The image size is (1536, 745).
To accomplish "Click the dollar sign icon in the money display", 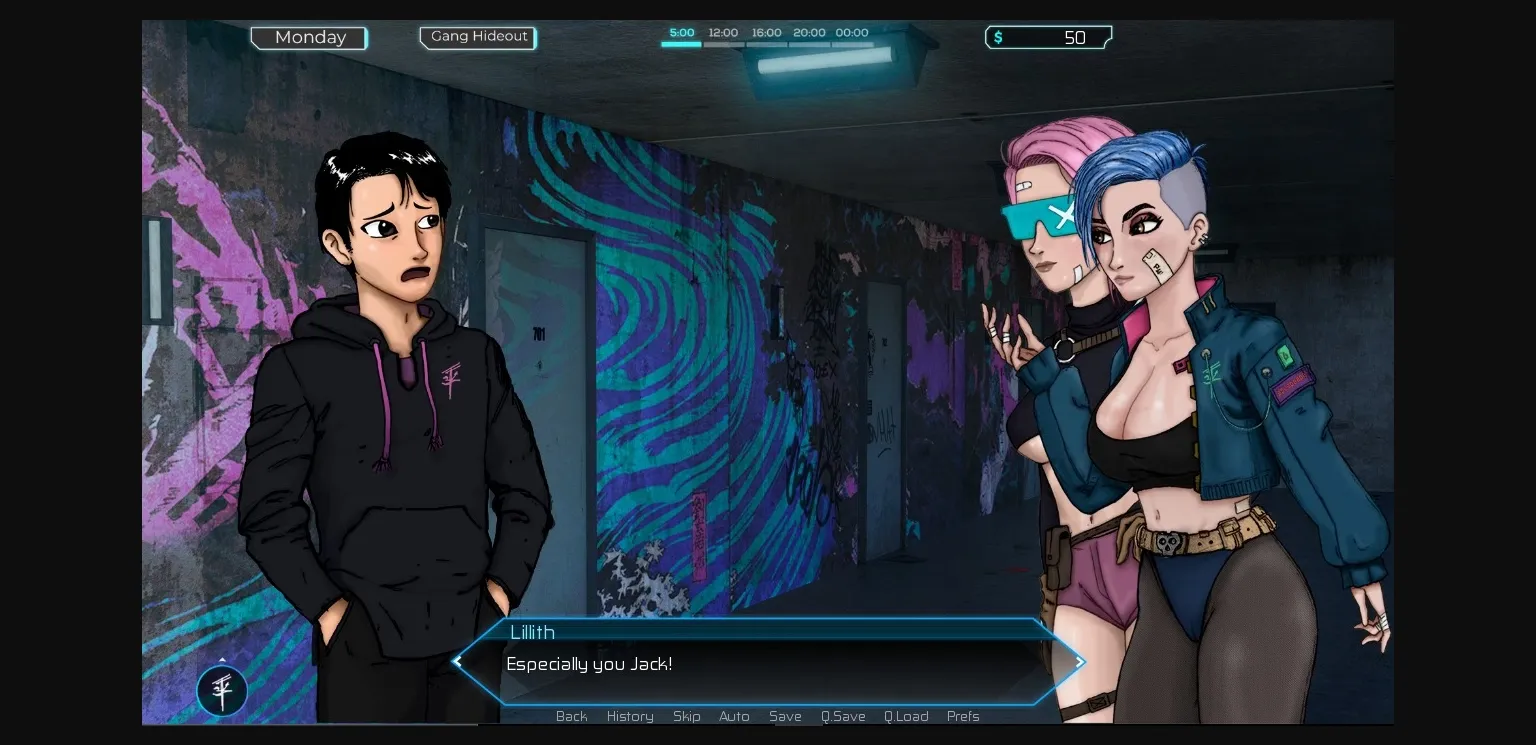I will [1000, 37].
